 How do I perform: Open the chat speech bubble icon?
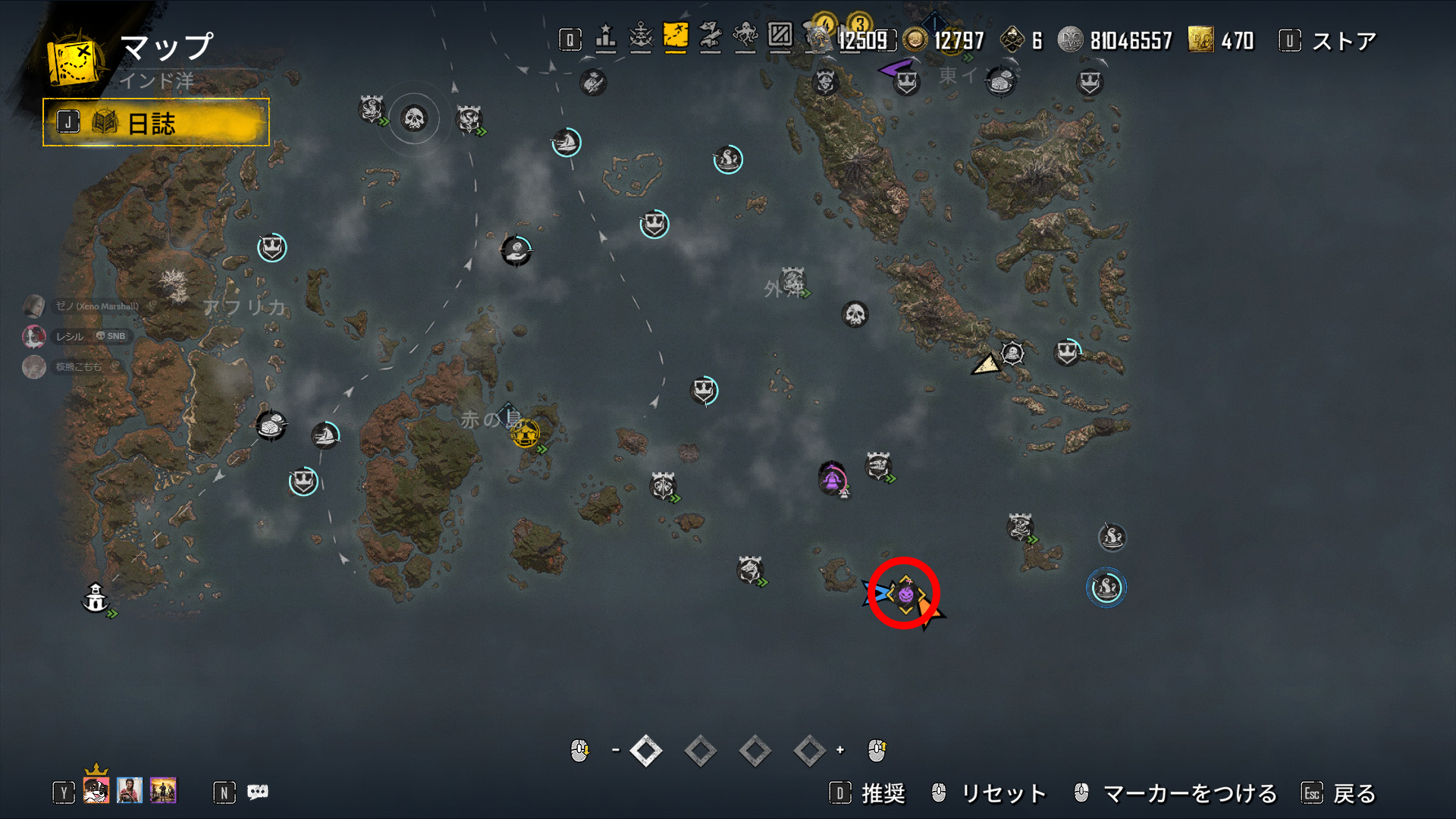click(x=258, y=792)
